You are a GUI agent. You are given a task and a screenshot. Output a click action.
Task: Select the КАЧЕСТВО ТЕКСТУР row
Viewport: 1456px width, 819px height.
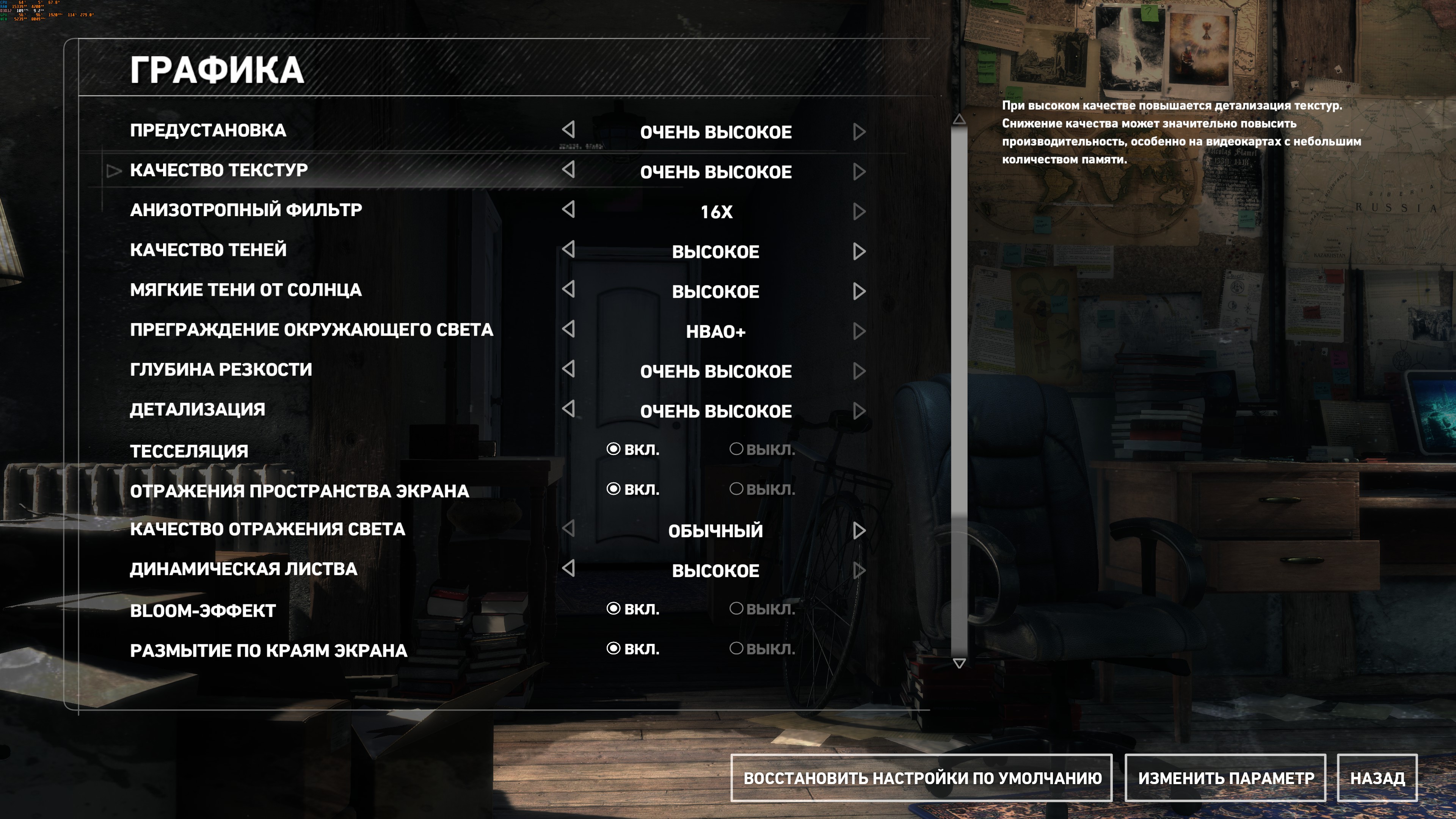pyautogui.click(x=219, y=169)
